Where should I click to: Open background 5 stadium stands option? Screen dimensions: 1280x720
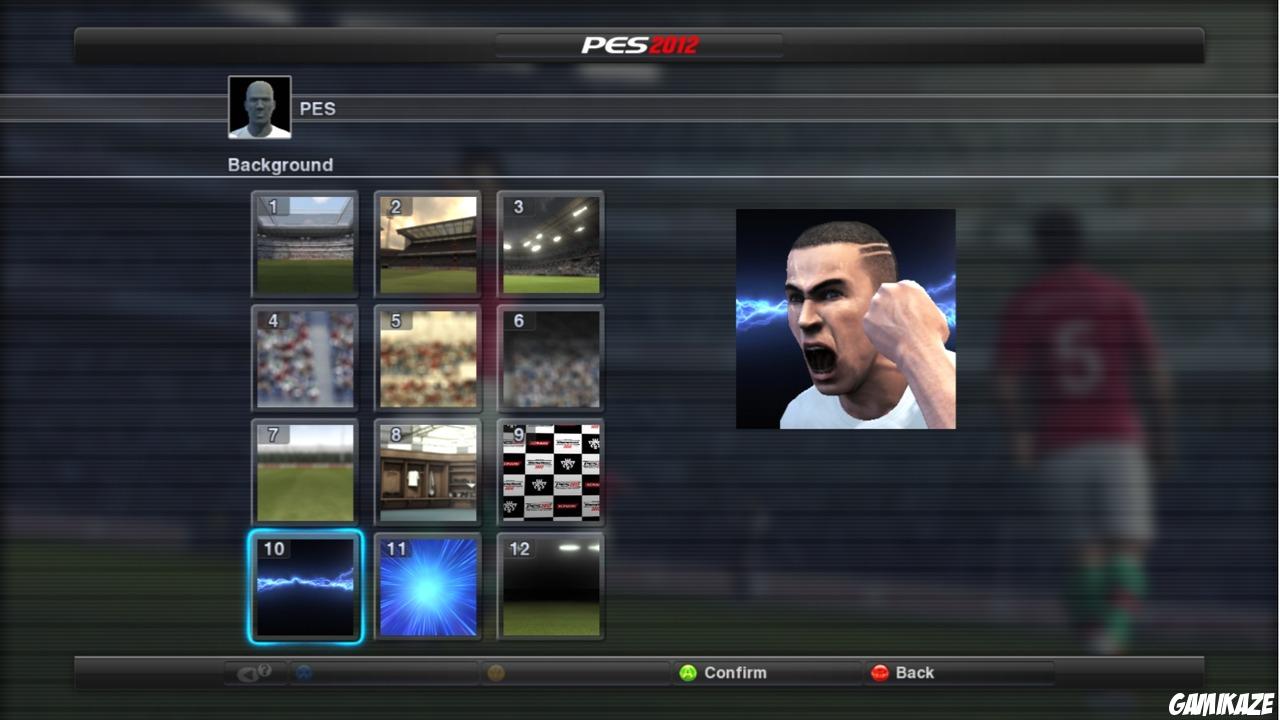pos(427,359)
